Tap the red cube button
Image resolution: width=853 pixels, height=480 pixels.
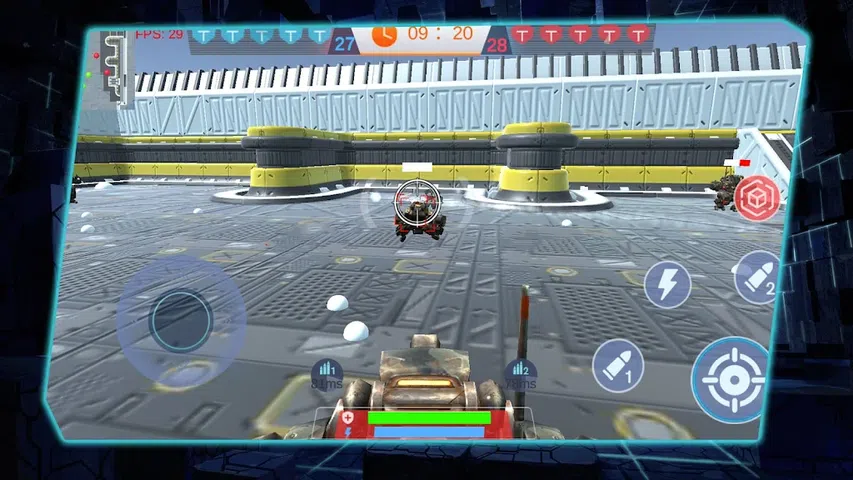click(756, 197)
